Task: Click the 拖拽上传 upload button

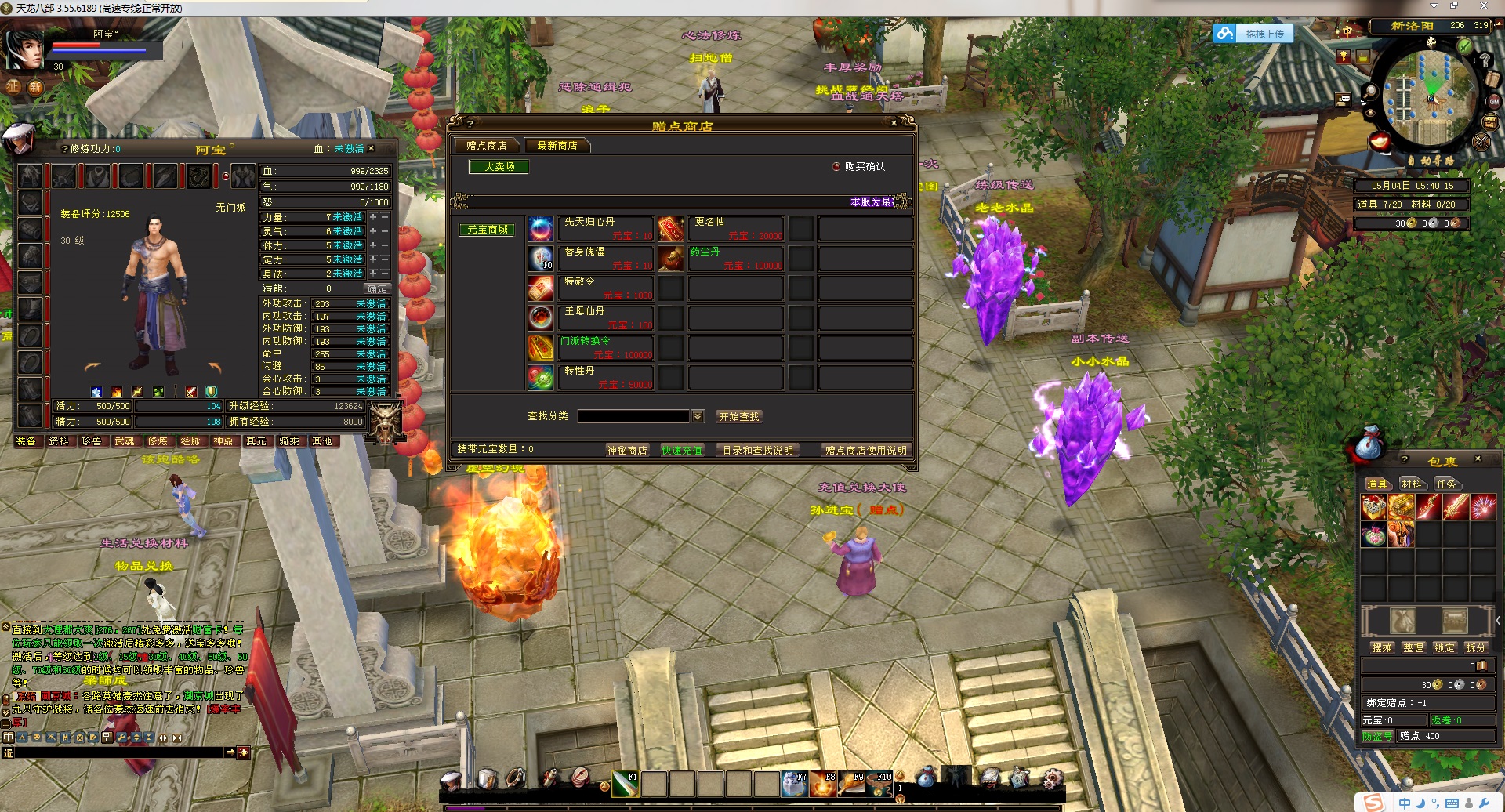Action: 1254,34
